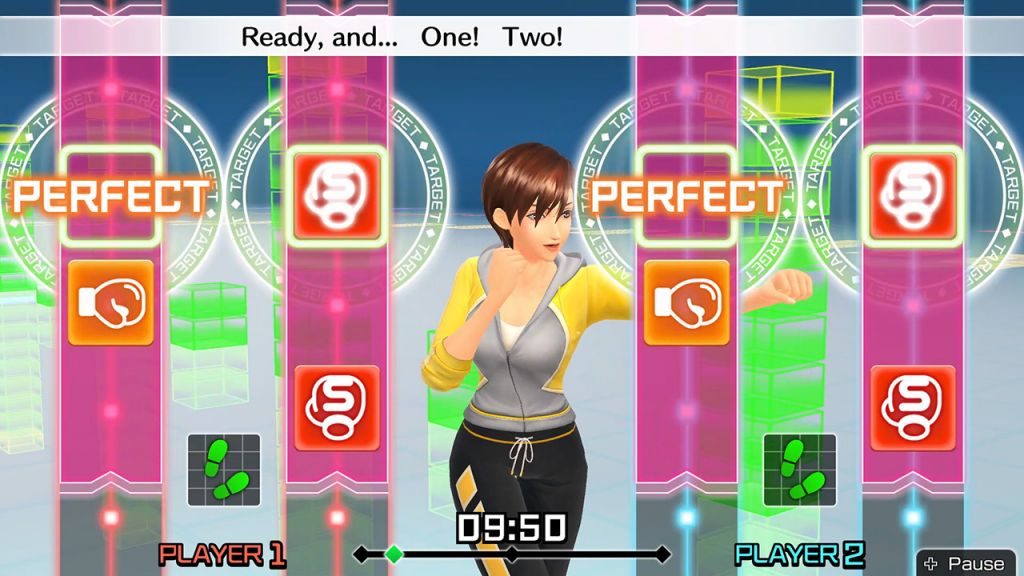
Task: Select Player 1's green footprints stance icon
Action: click(224, 469)
